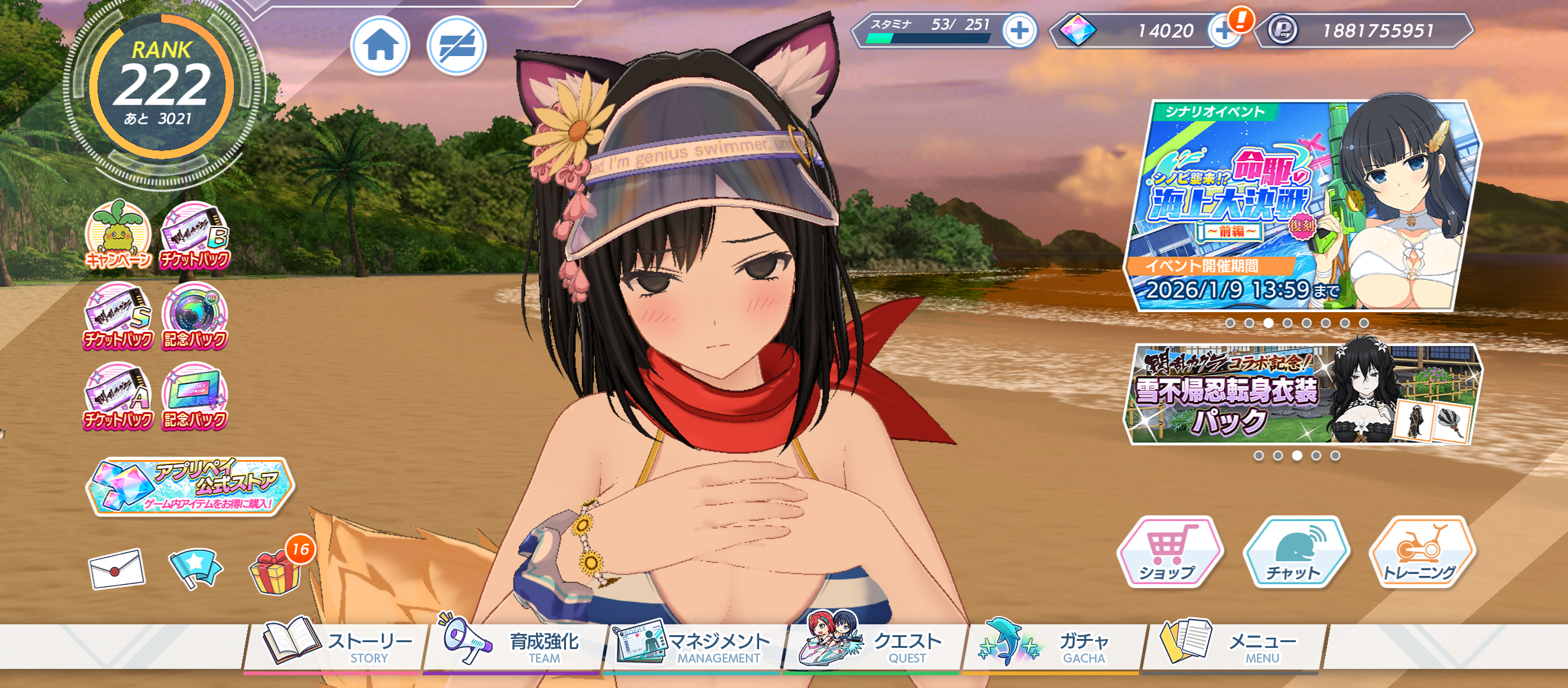Open the Chat button with whale icon

(1295, 552)
